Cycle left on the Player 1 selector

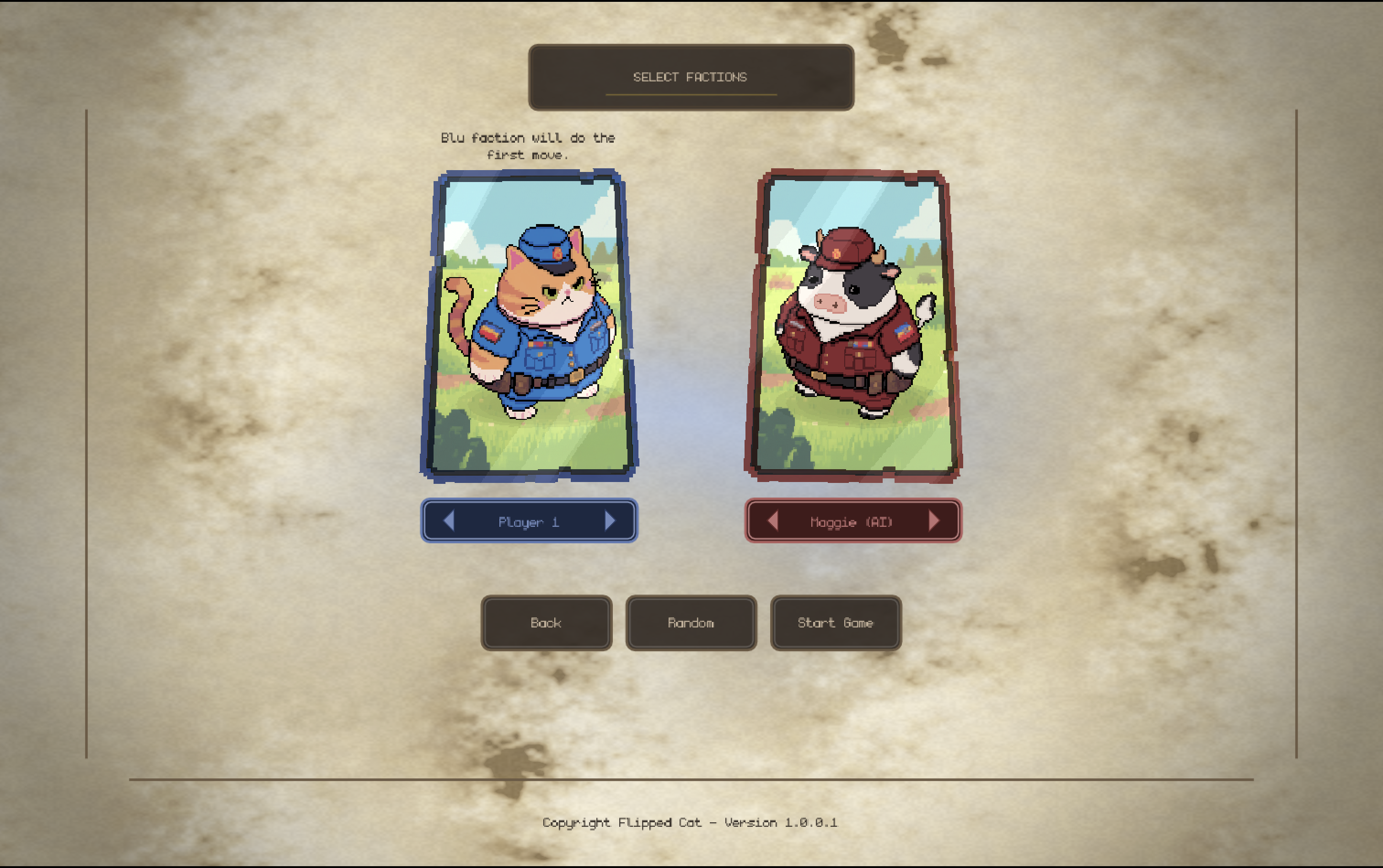pos(450,521)
